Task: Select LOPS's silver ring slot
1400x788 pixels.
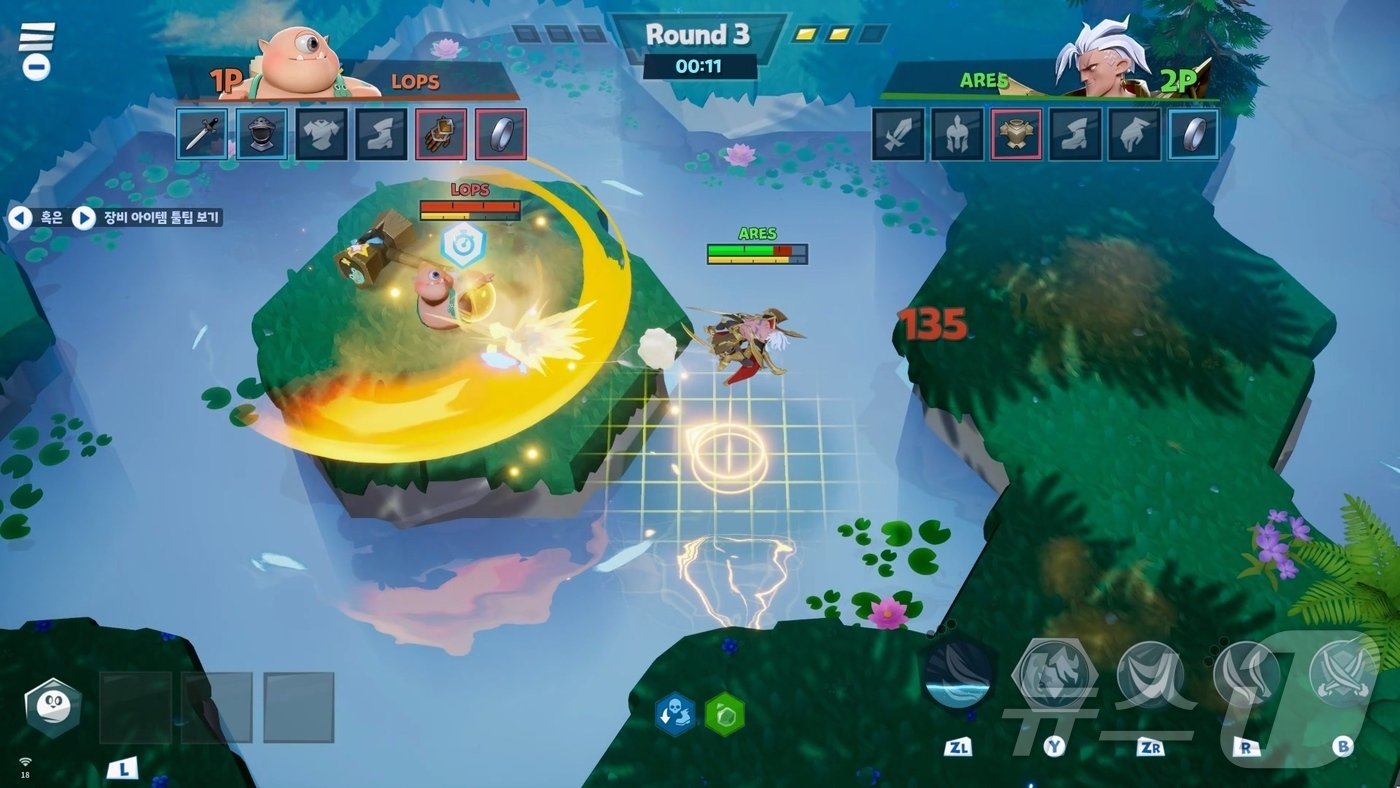Action: 501,134
